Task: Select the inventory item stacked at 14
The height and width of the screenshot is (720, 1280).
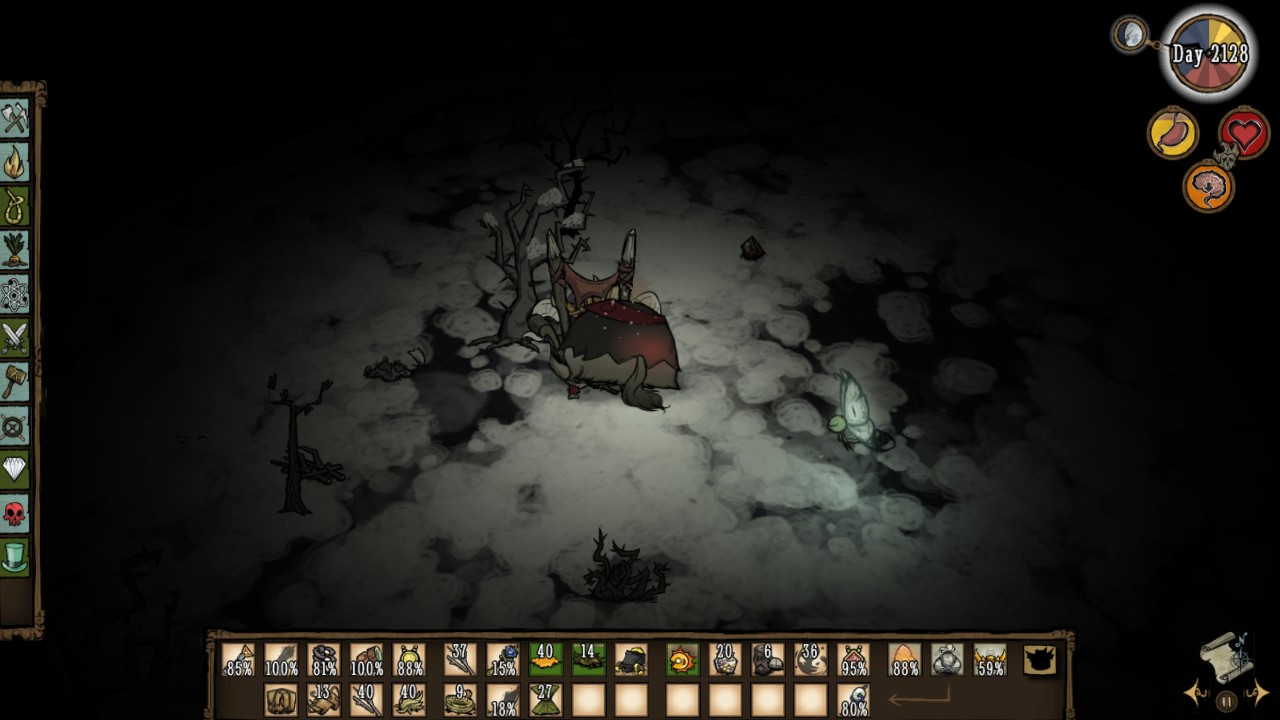Action: 588,660
